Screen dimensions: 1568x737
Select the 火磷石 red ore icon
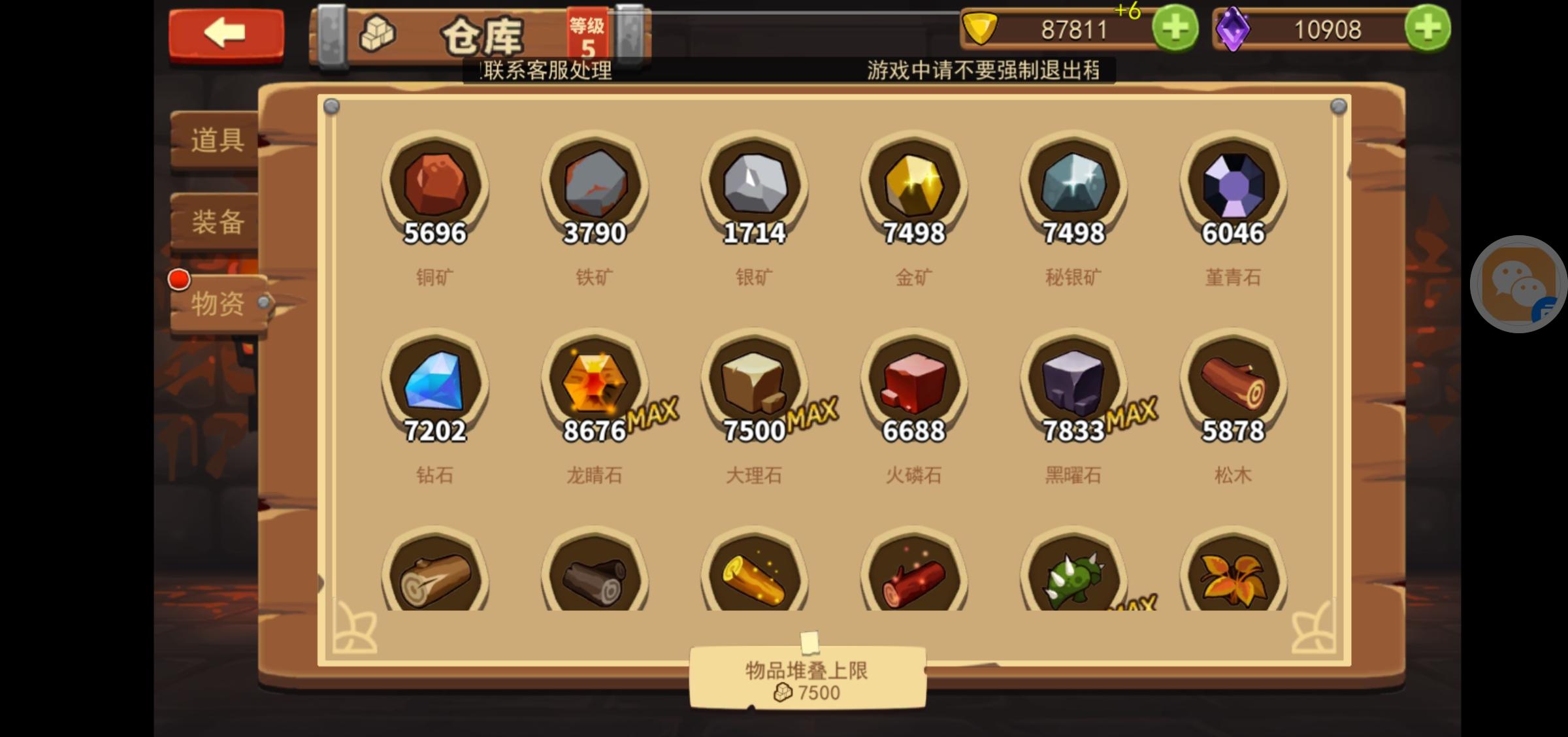[913, 385]
